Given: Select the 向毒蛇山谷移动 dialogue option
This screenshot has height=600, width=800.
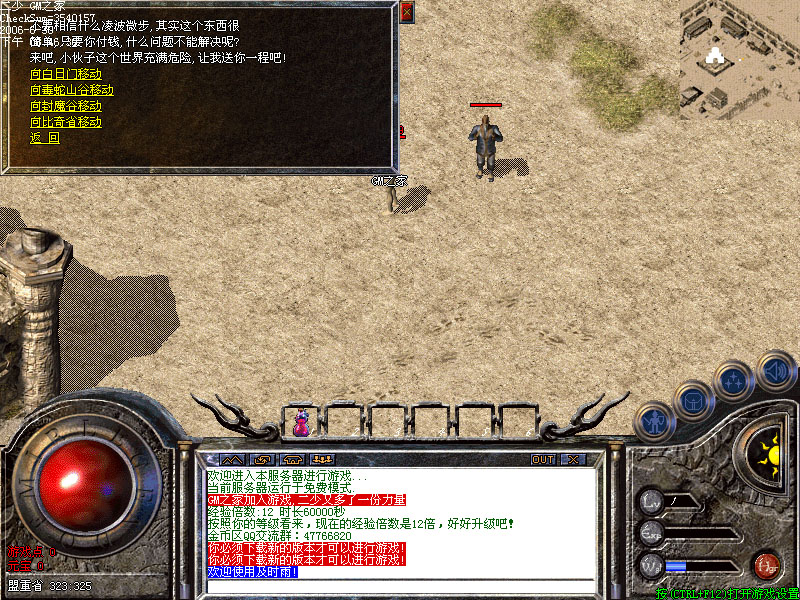Looking at the screenshot, I should (x=71, y=90).
